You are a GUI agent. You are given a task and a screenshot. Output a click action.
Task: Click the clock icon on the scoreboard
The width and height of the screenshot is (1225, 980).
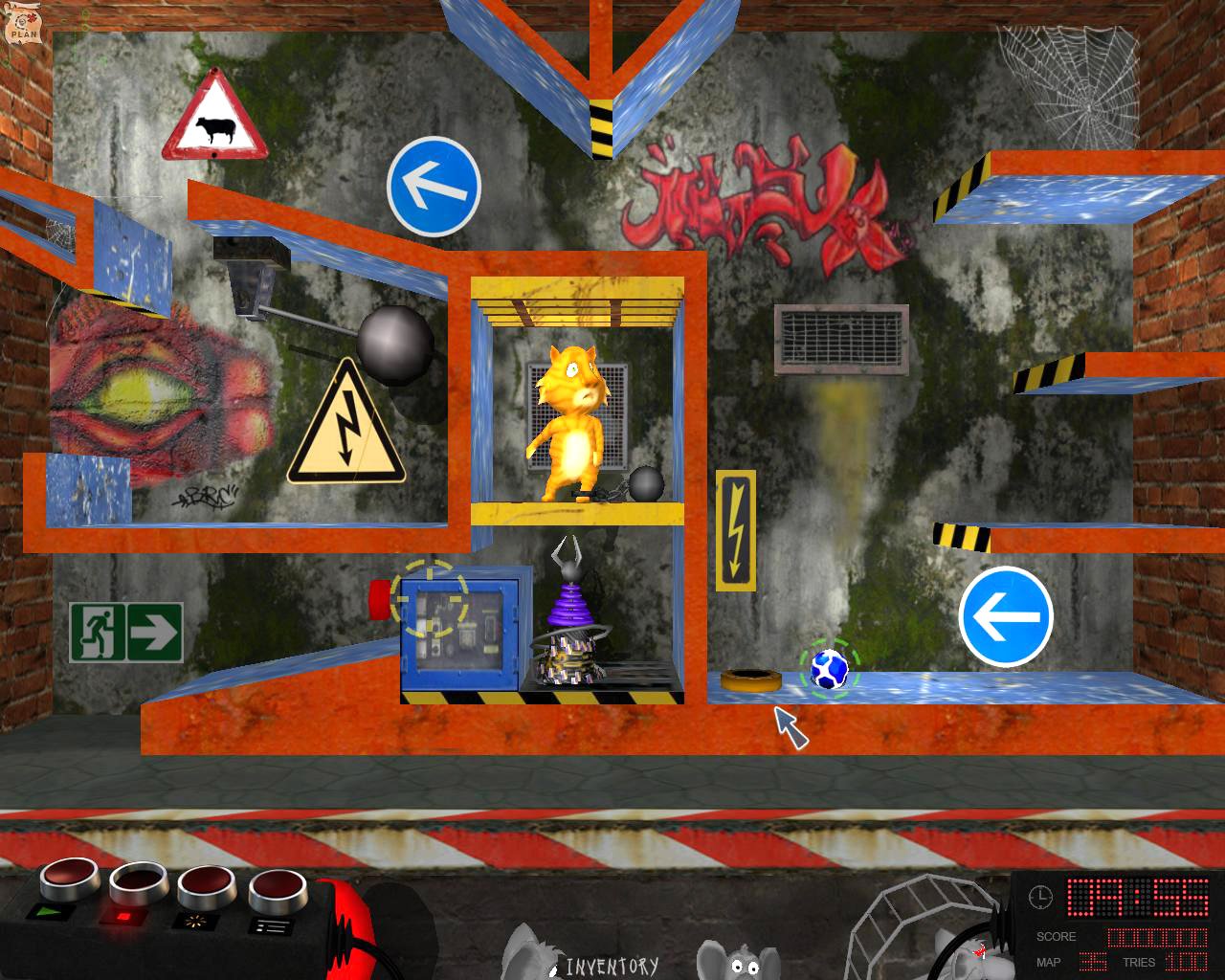coord(1040,898)
